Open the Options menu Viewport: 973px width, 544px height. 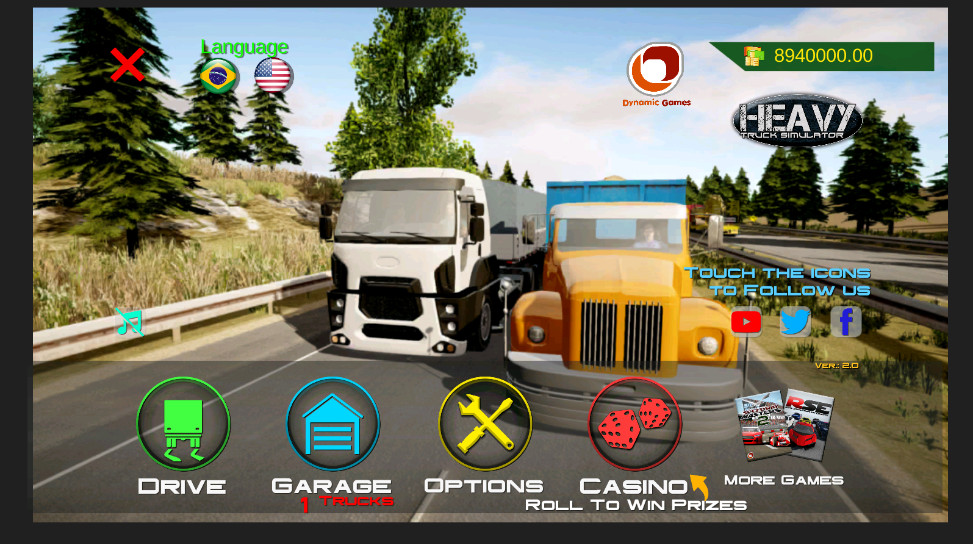[485, 424]
